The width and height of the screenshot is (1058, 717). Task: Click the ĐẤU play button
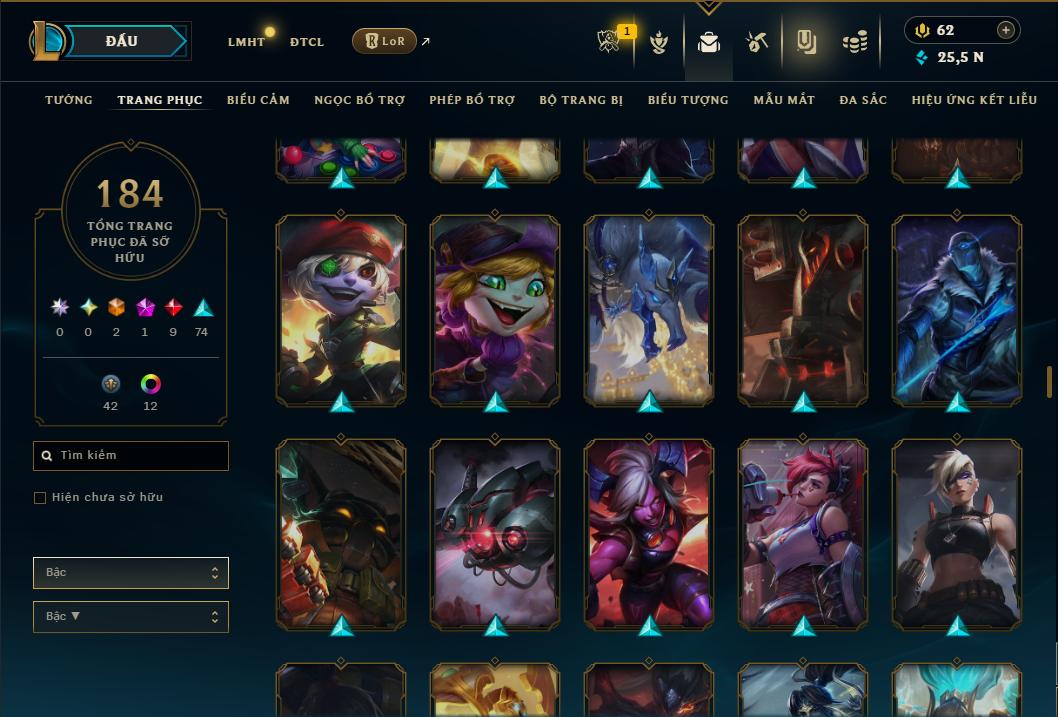pyautogui.click(x=121, y=41)
